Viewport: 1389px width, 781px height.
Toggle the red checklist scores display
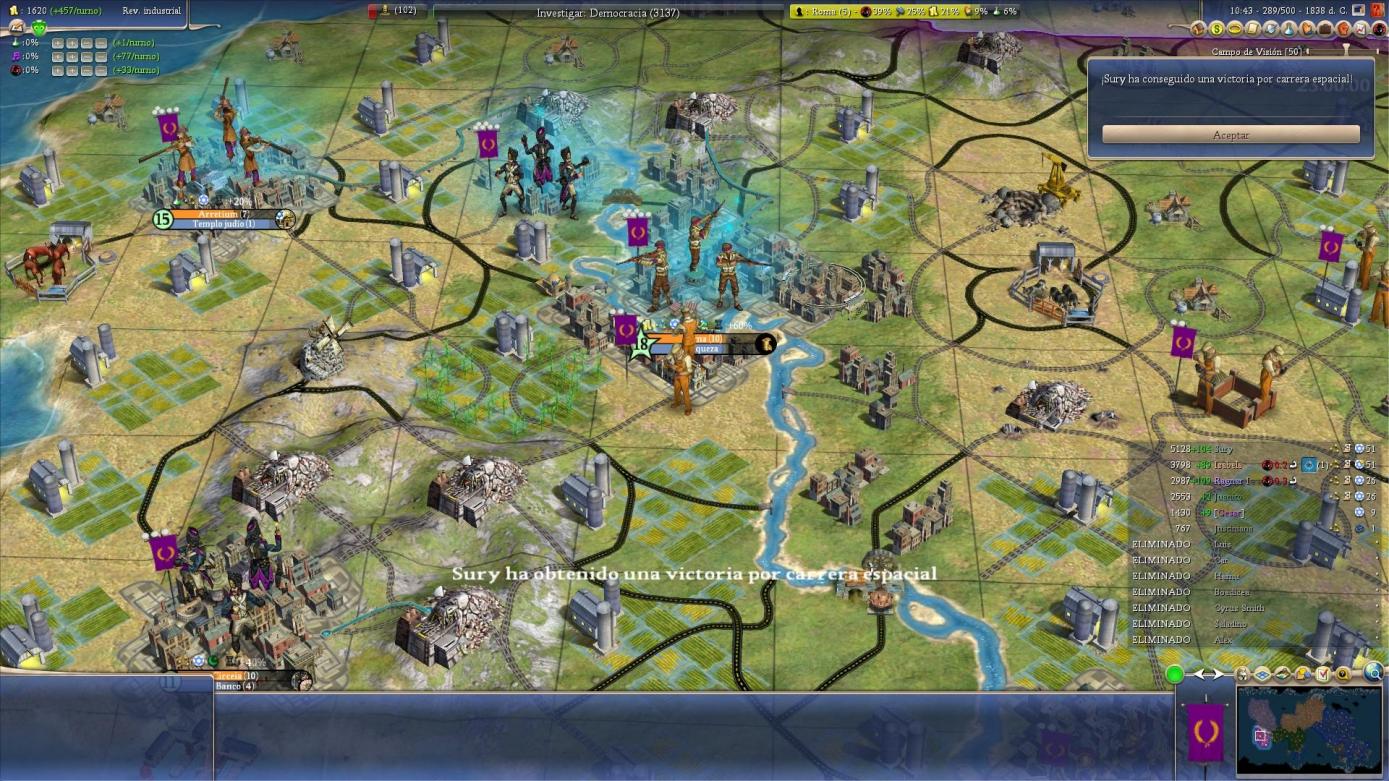point(1322,674)
